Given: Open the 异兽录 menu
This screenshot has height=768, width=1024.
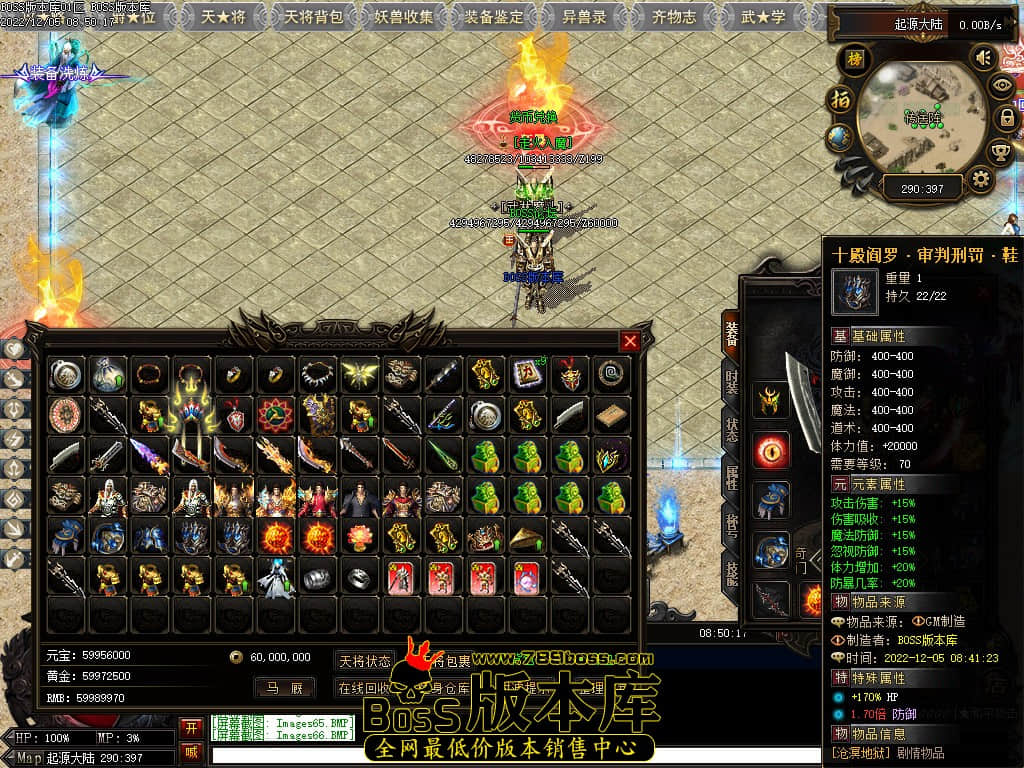Looking at the screenshot, I should (584, 16).
